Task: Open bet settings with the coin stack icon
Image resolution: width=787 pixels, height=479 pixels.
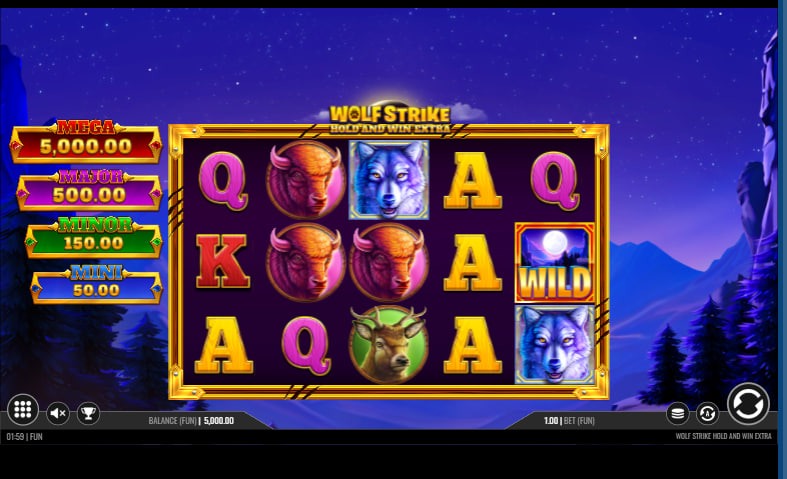Action: (678, 412)
